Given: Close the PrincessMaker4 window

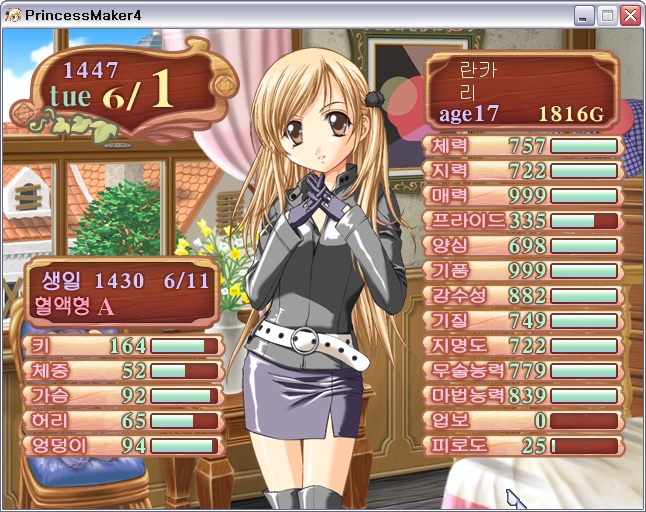Looking at the screenshot, I should (630, 15).
